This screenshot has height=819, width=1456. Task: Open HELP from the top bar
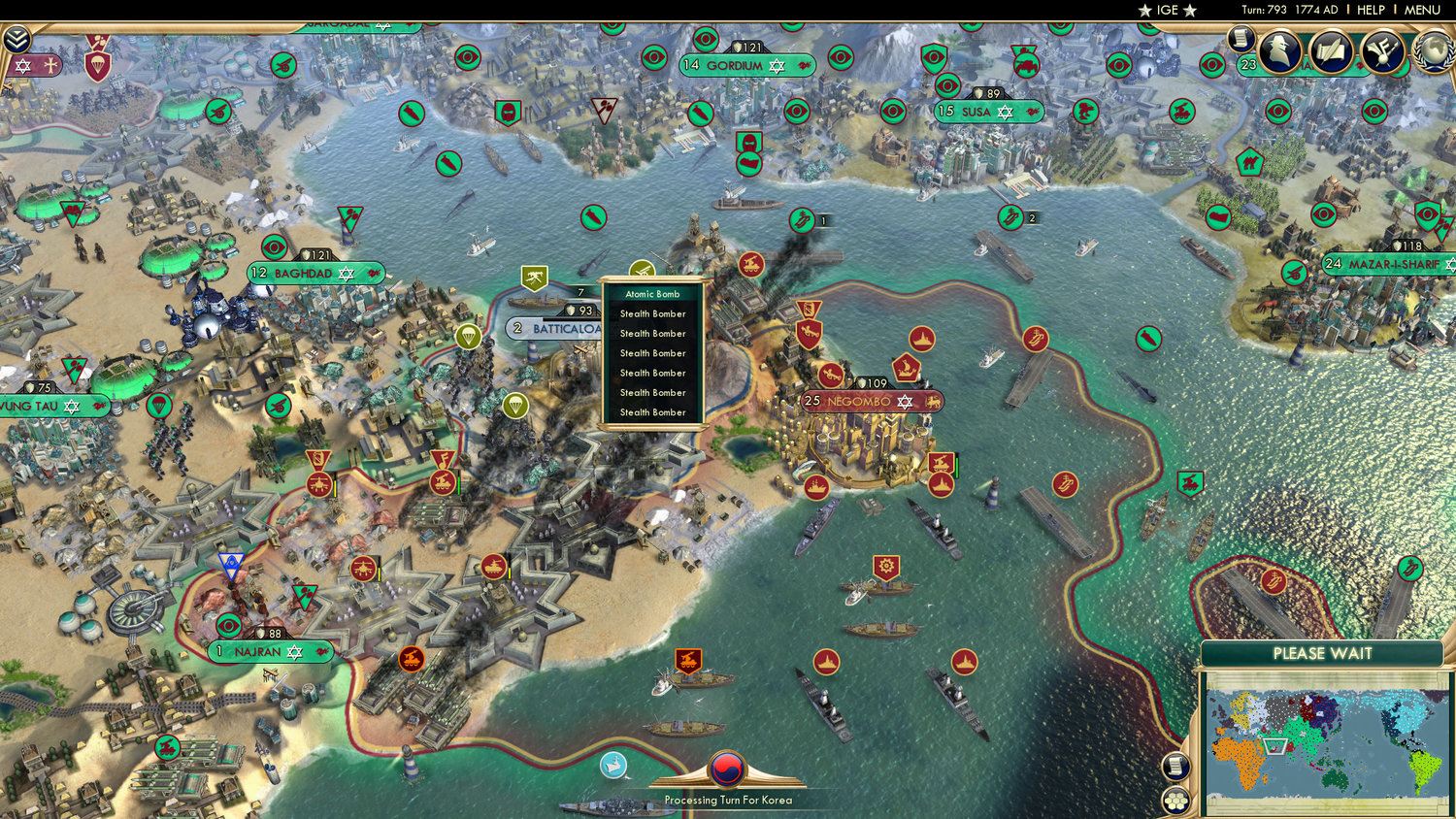click(x=1371, y=10)
